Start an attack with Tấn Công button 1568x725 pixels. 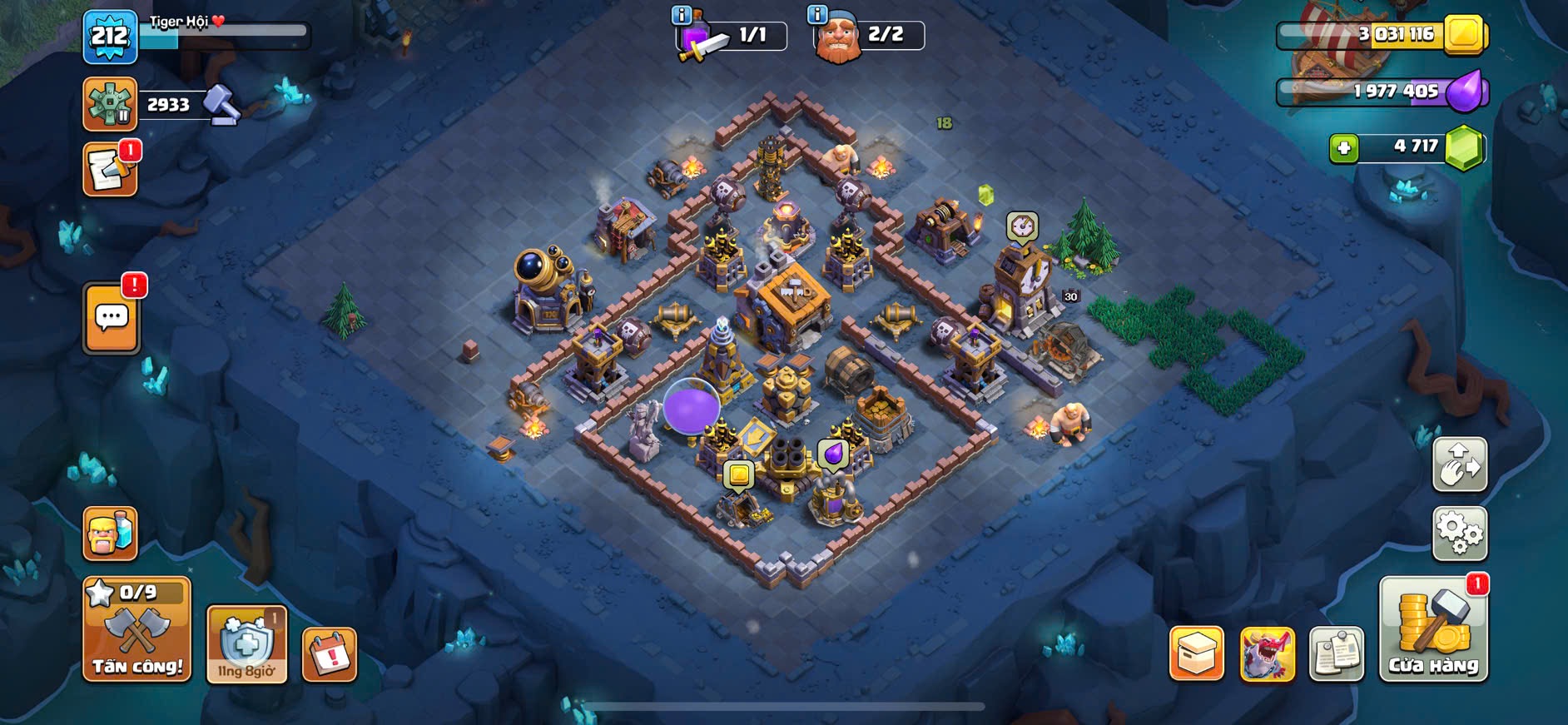point(136,629)
